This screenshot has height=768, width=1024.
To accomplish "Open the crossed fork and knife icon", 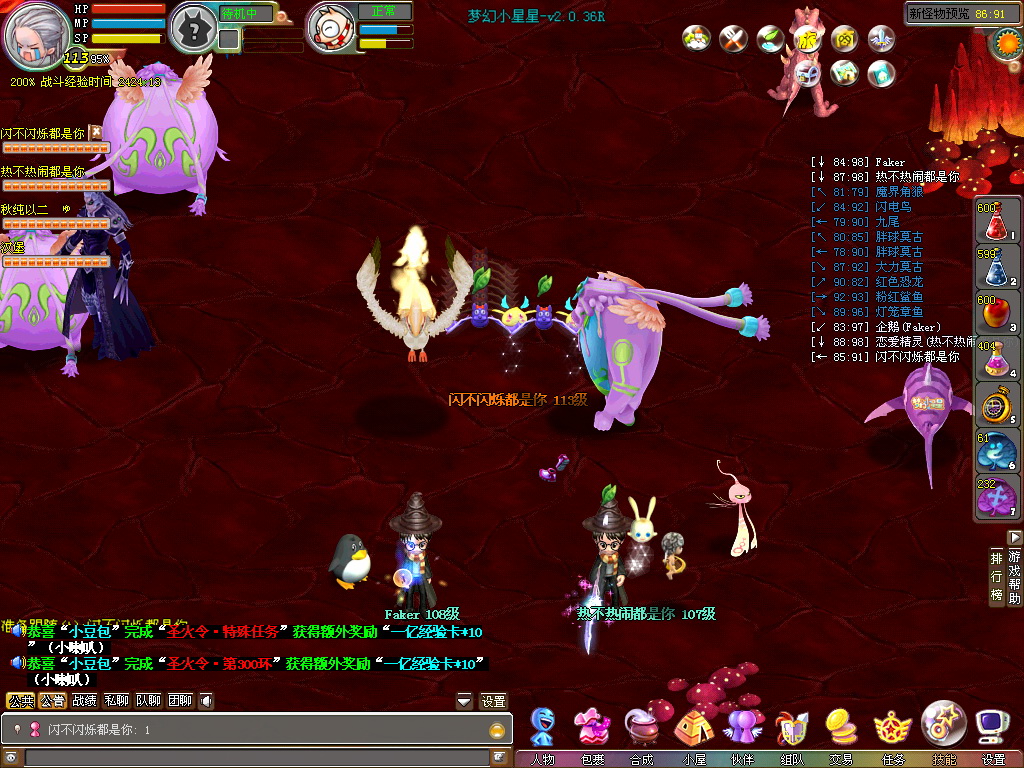I will click(734, 39).
